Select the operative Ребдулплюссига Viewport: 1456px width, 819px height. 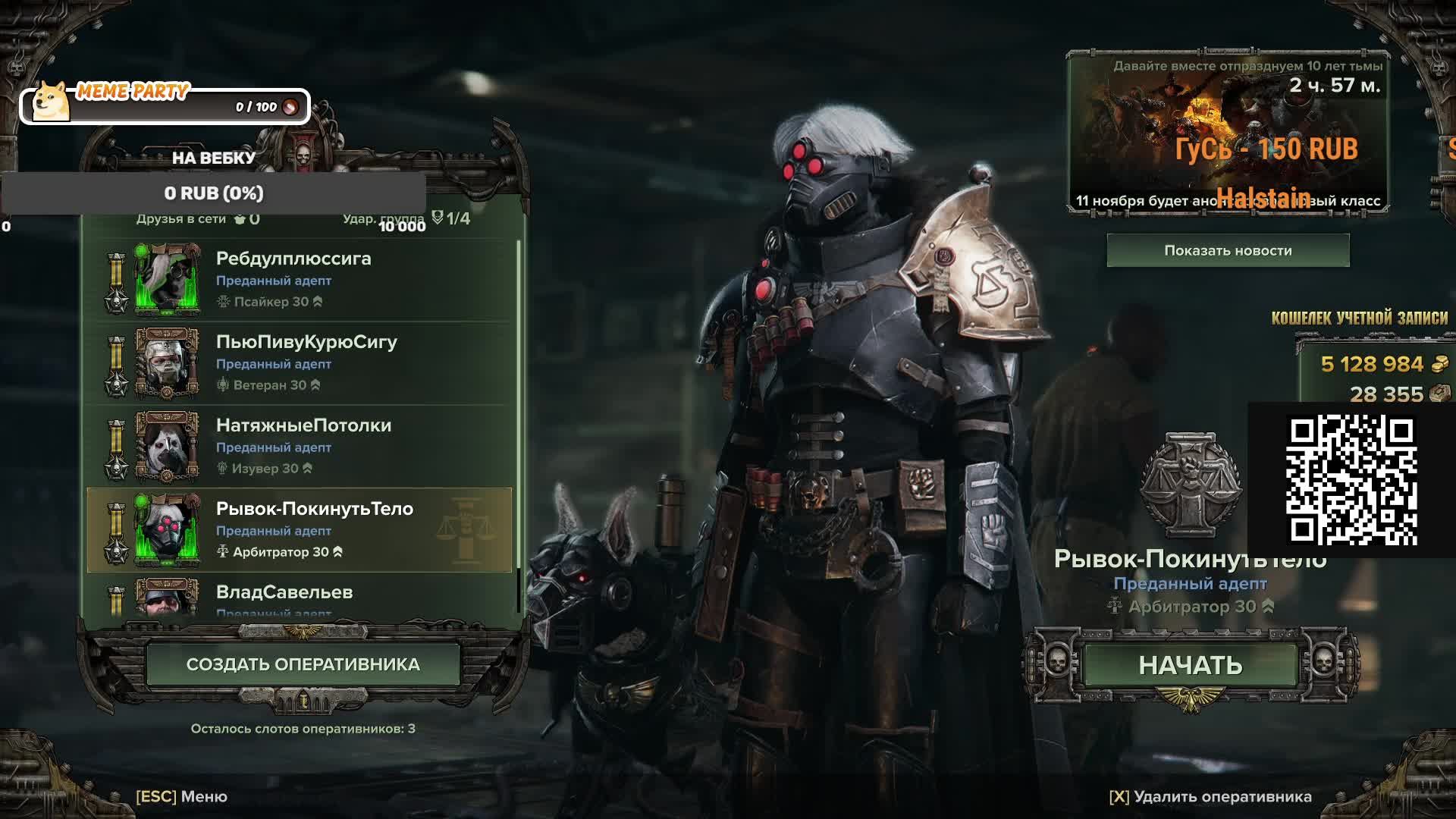point(303,279)
